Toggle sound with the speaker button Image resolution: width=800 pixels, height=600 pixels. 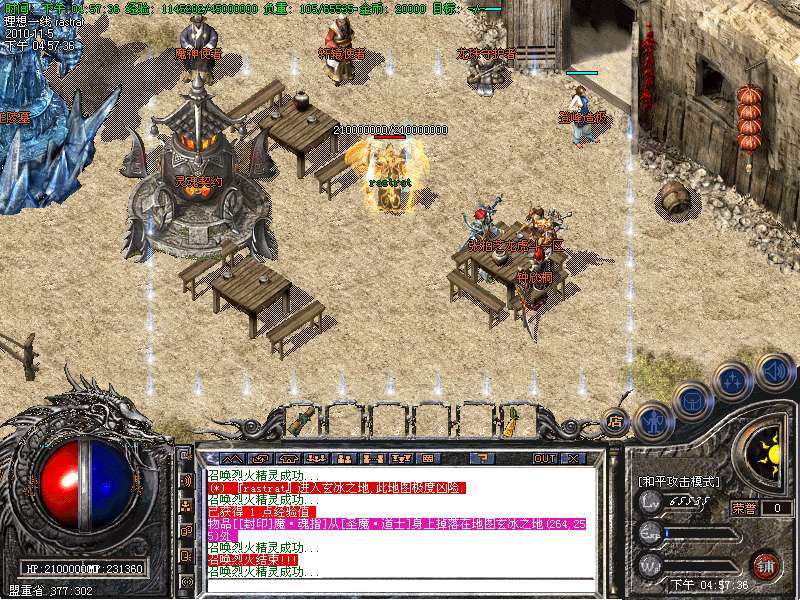[x=775, y=371]
